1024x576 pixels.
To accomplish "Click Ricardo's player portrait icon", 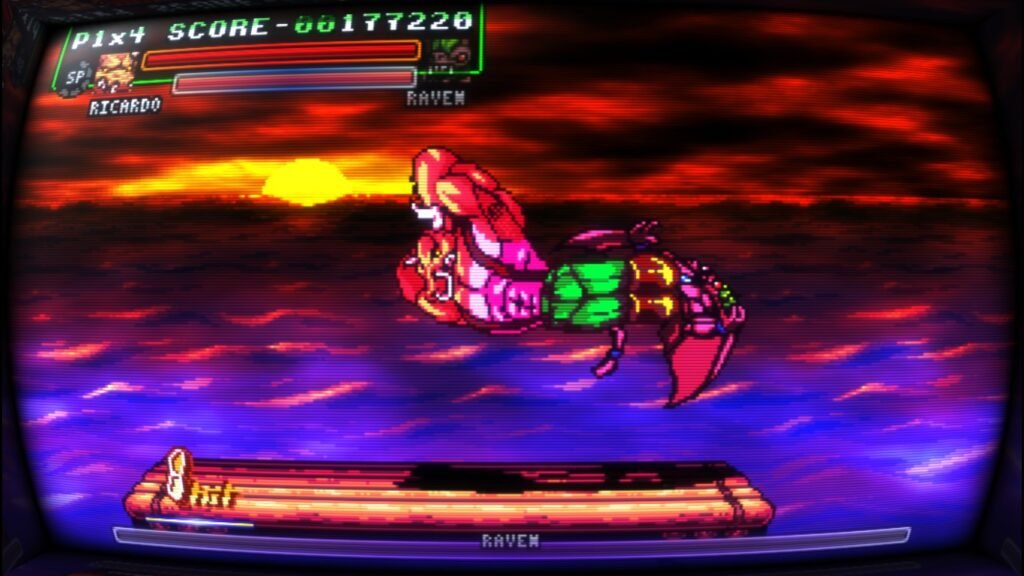I will [x=115, y=72].
